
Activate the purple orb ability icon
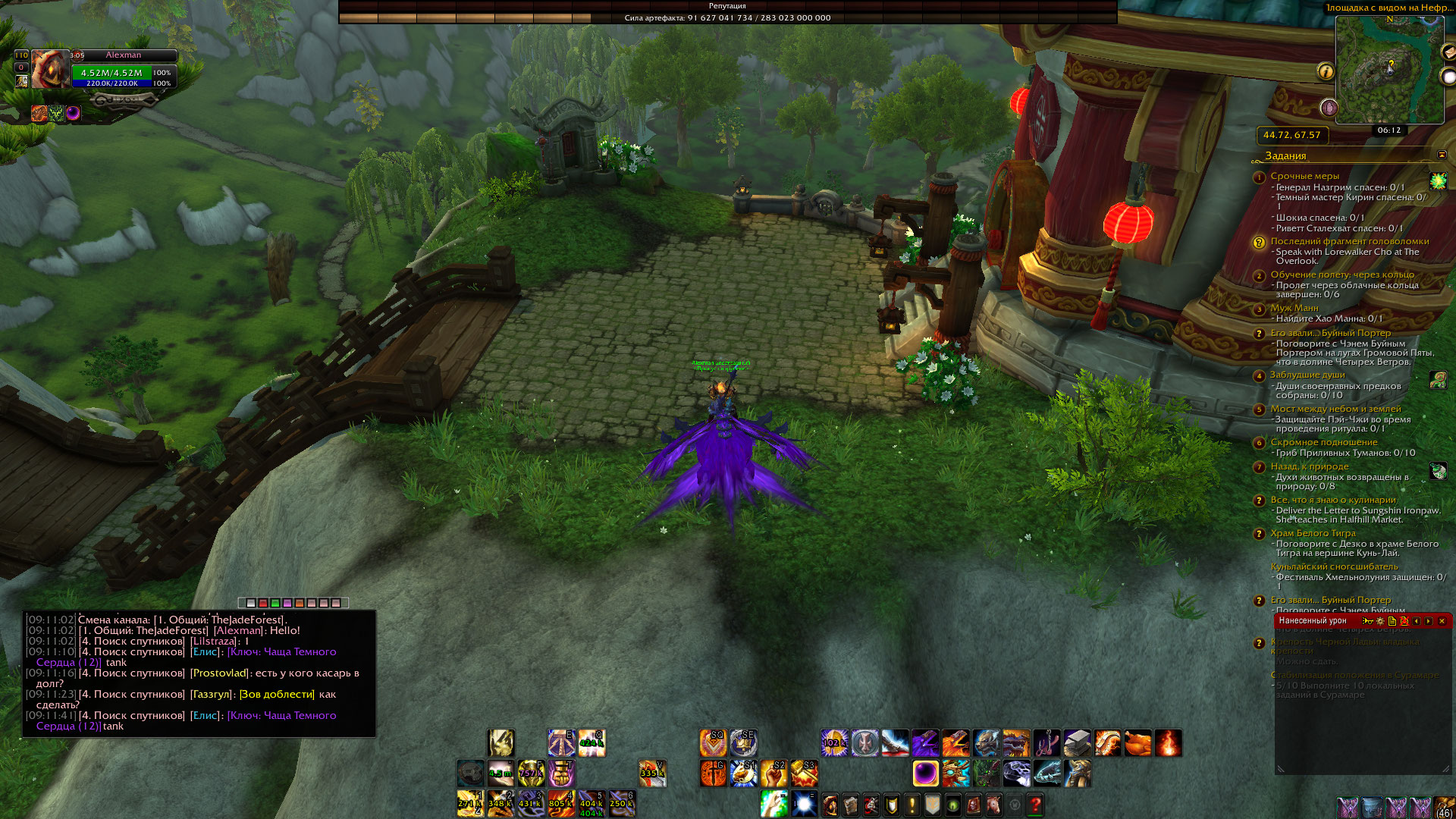point(925,773)
